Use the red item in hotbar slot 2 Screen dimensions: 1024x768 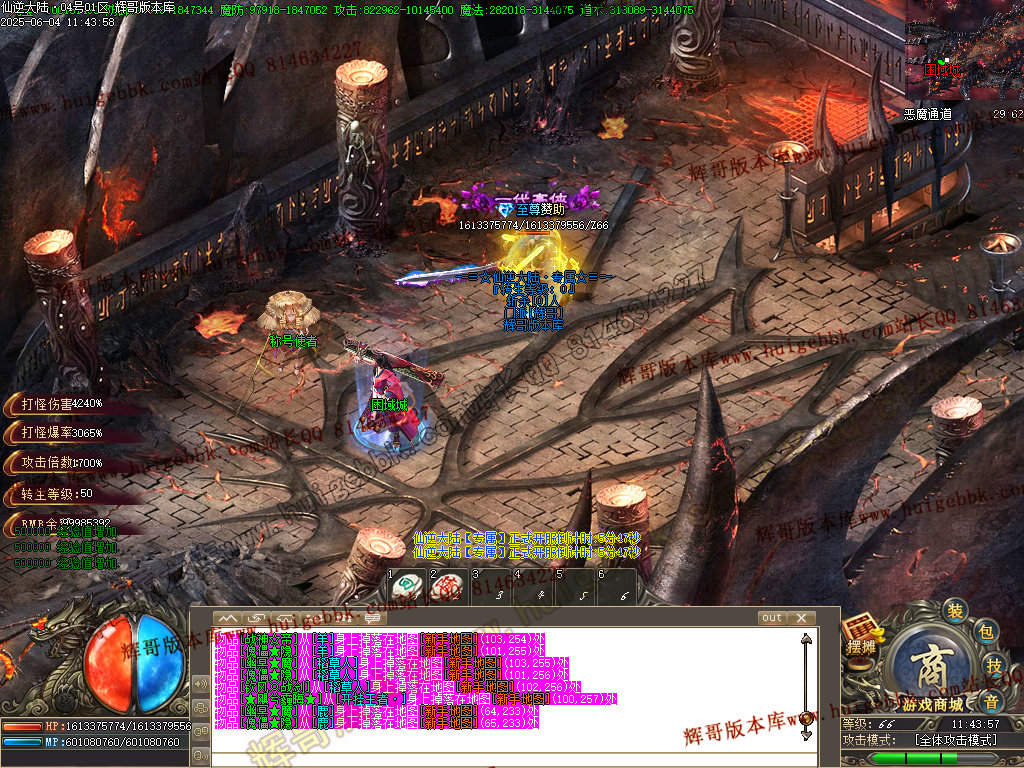click(446, 586)
